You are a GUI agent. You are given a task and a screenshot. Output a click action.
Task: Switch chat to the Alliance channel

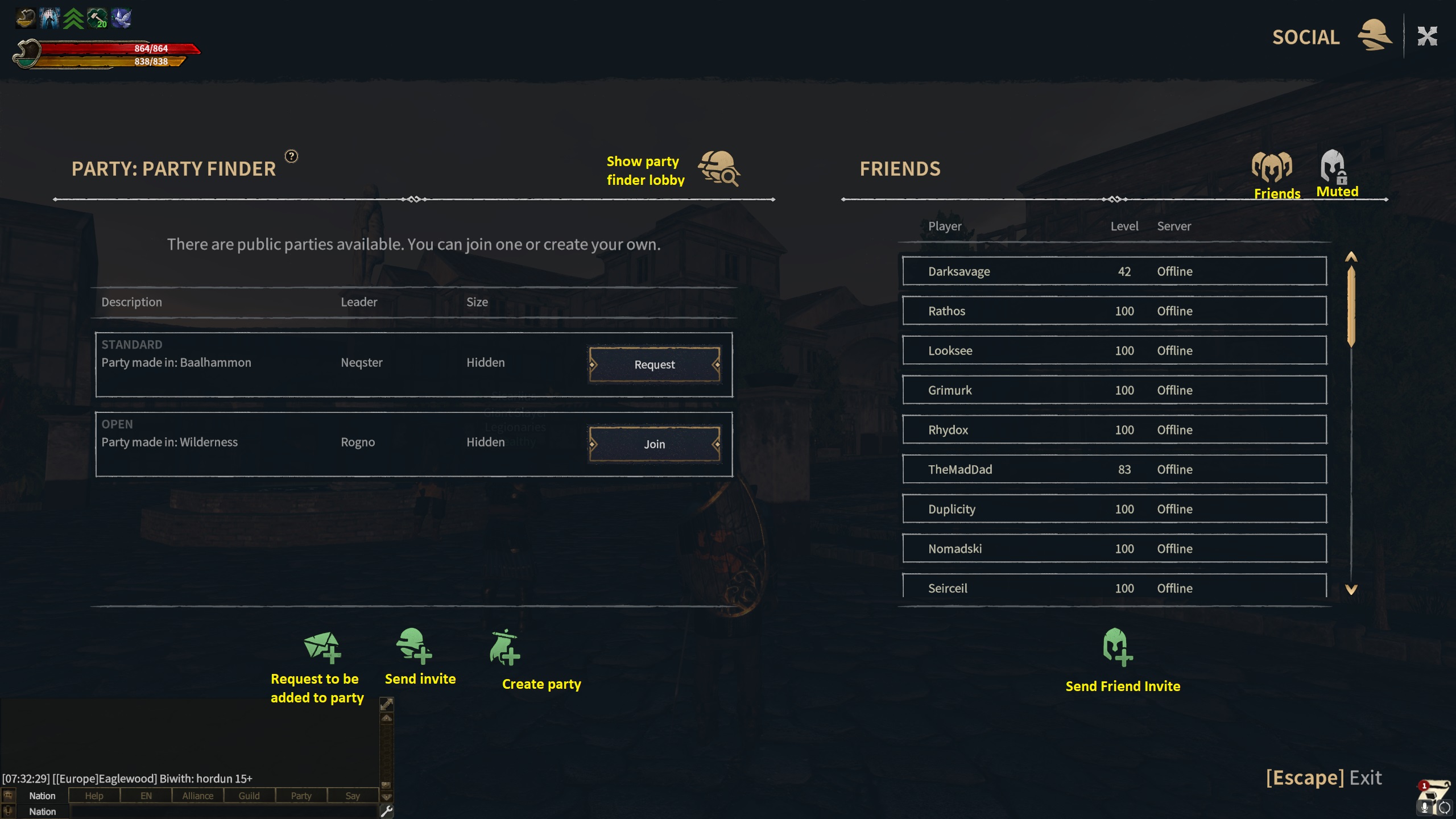click(x=197, y=796)
